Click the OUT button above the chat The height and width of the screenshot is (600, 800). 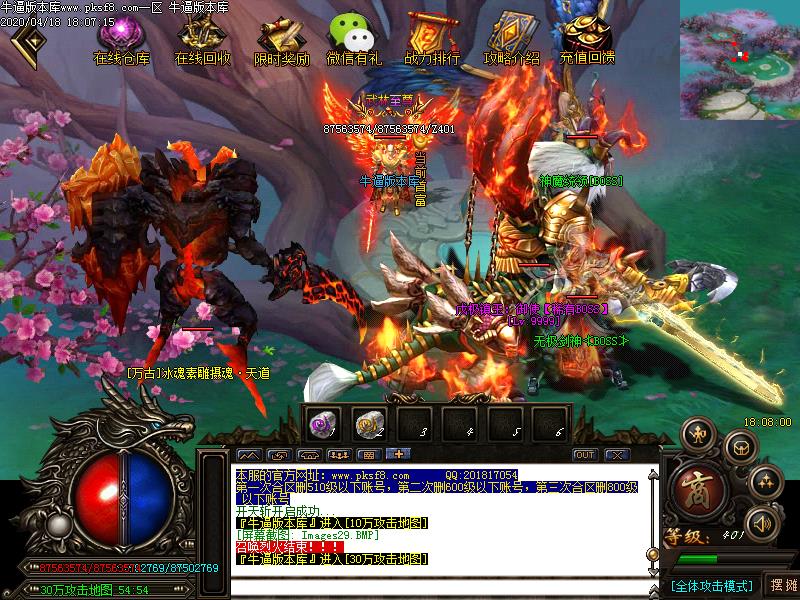[x=584, y=455]
